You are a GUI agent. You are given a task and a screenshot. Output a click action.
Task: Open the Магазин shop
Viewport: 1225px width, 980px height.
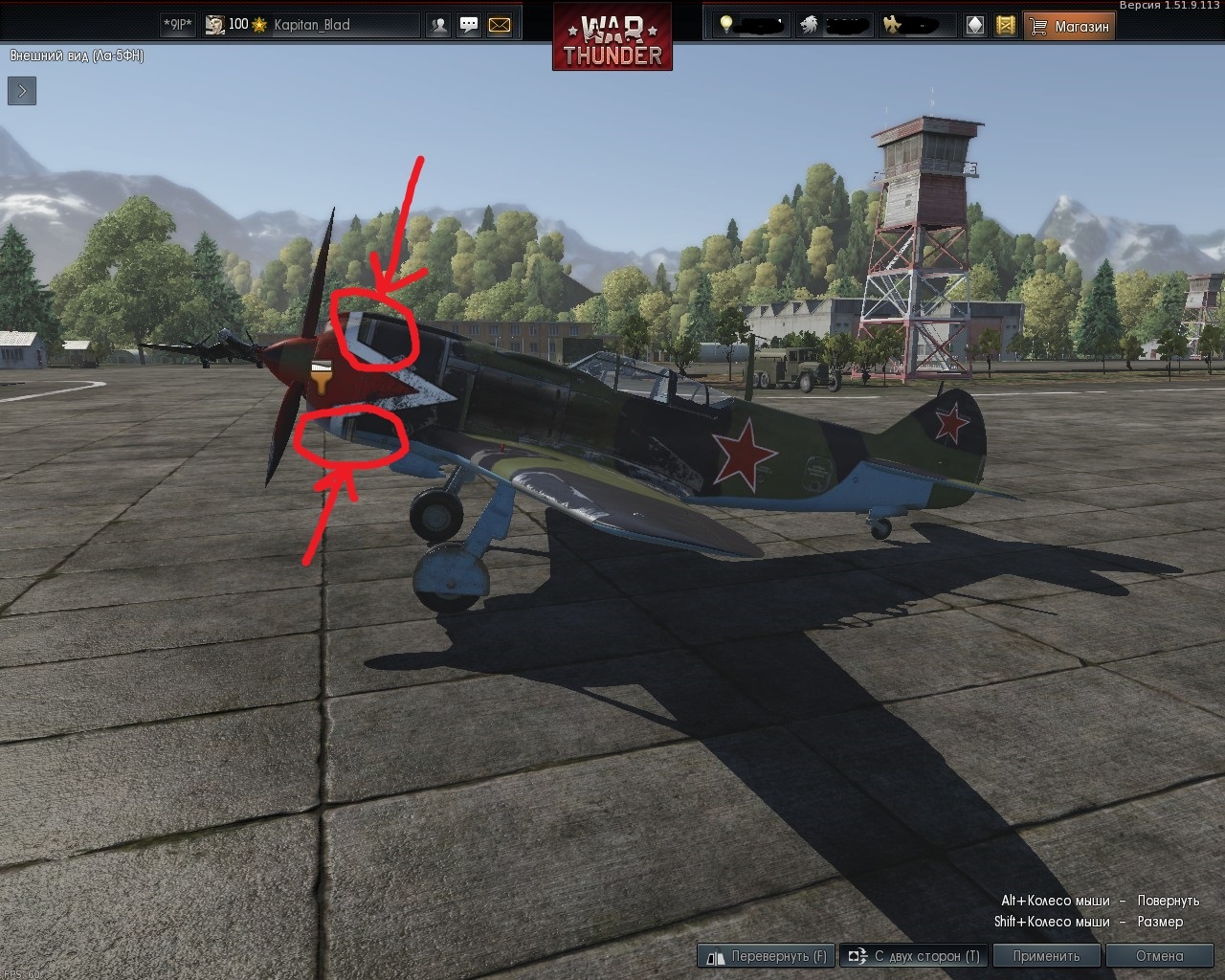pos(1070,26)
